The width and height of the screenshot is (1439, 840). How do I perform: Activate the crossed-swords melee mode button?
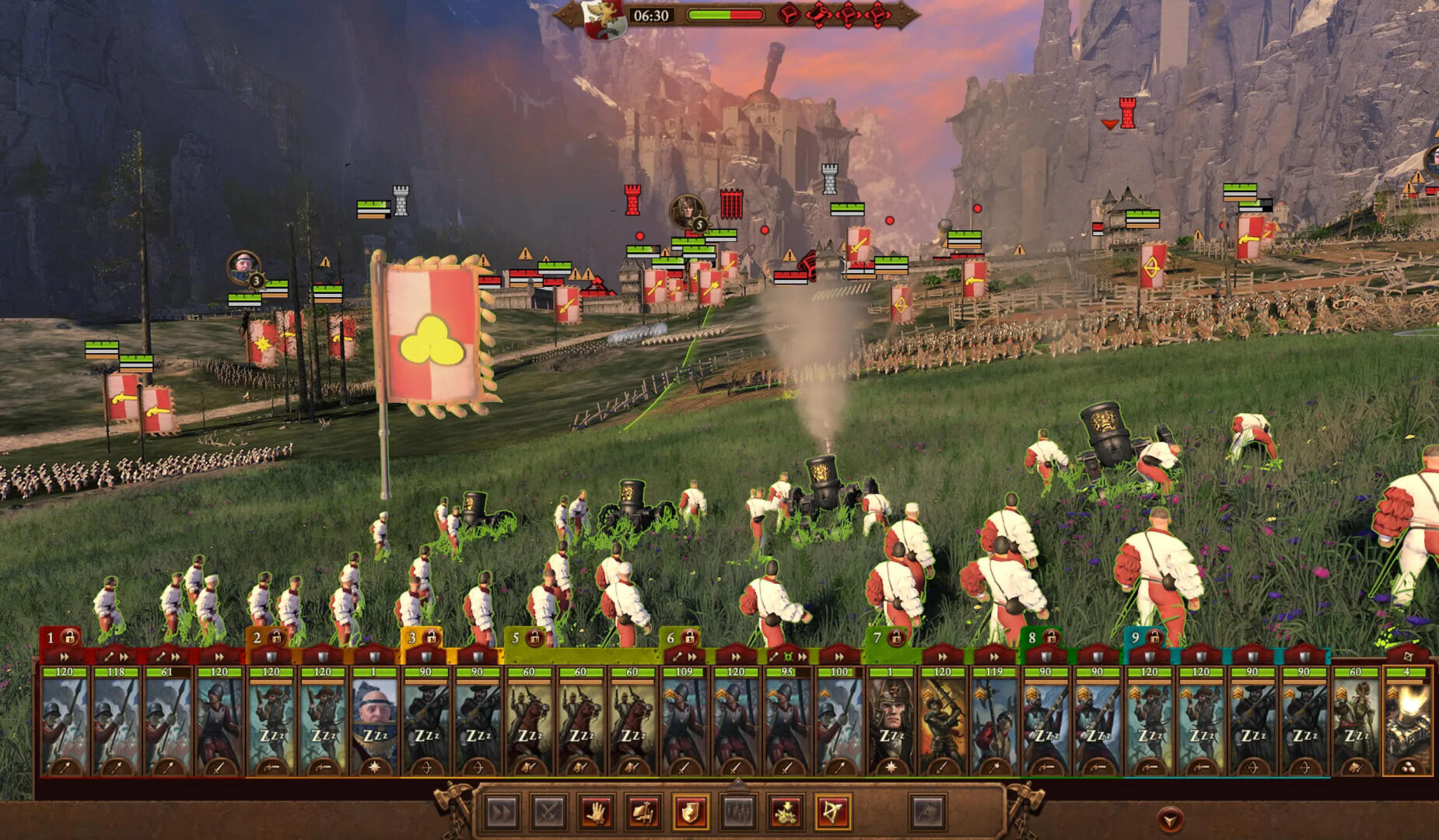click(548, 813)
